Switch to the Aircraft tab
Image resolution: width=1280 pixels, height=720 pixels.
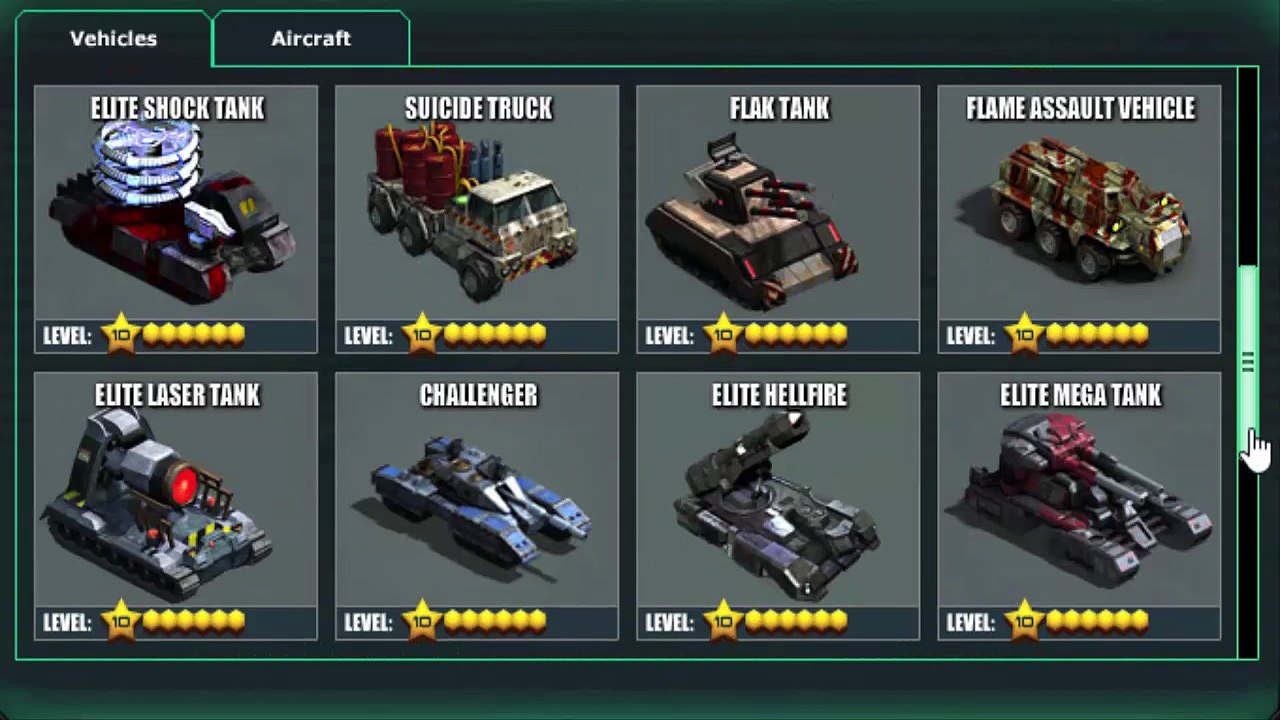click(x=310, y=39)
